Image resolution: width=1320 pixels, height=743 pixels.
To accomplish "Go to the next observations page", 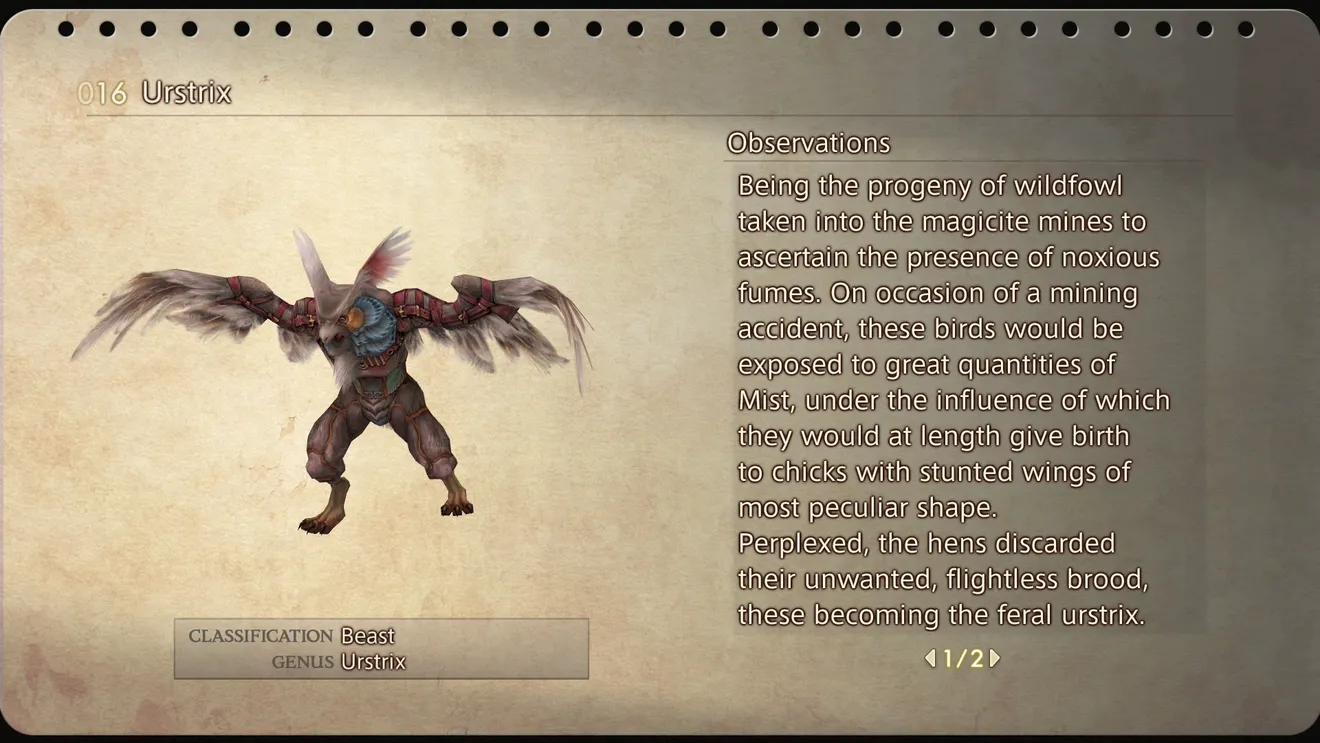I will [x=995, y=658].
